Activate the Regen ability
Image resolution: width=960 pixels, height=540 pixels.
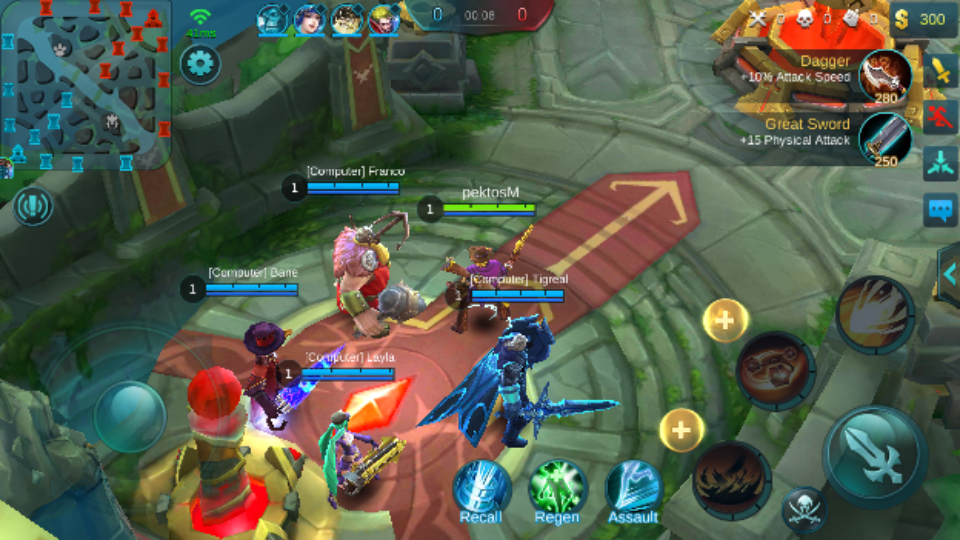[x=557, y=490]
